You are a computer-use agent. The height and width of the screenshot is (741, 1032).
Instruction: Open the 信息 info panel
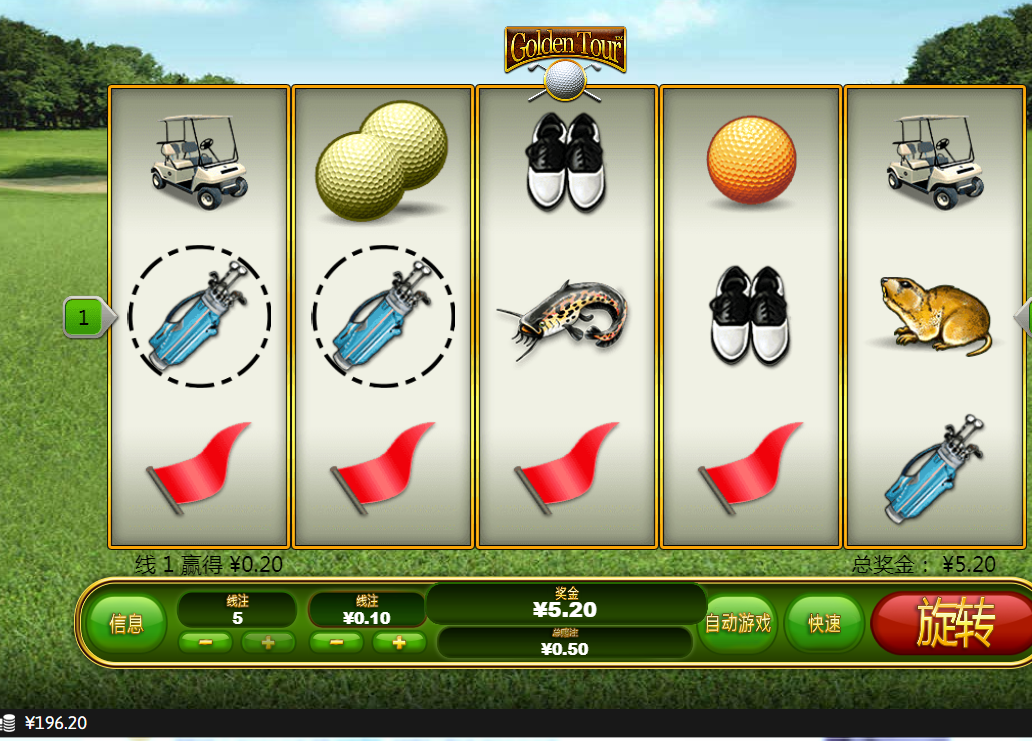coord(126,624)
